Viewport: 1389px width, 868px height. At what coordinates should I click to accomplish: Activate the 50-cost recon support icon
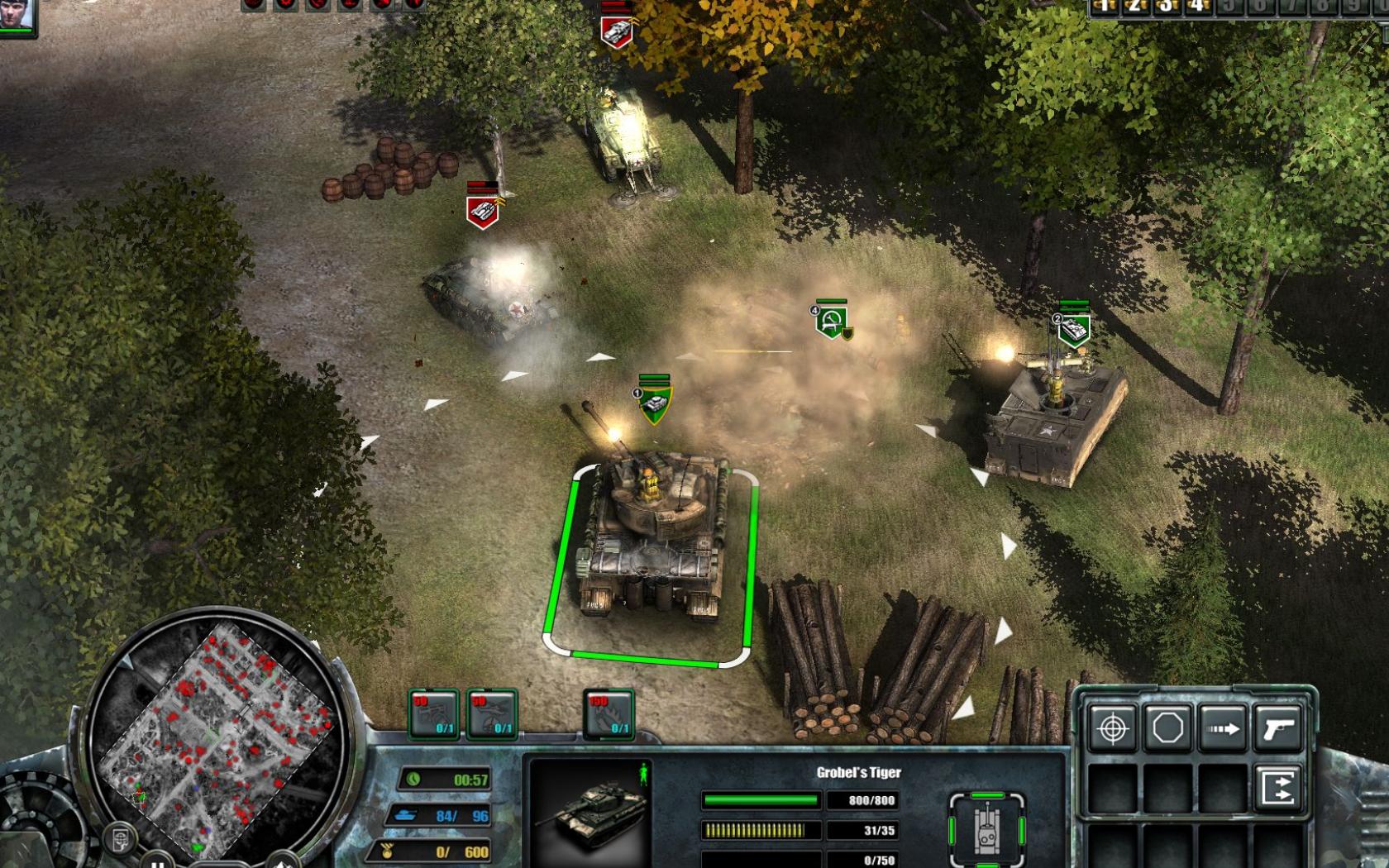434,716
